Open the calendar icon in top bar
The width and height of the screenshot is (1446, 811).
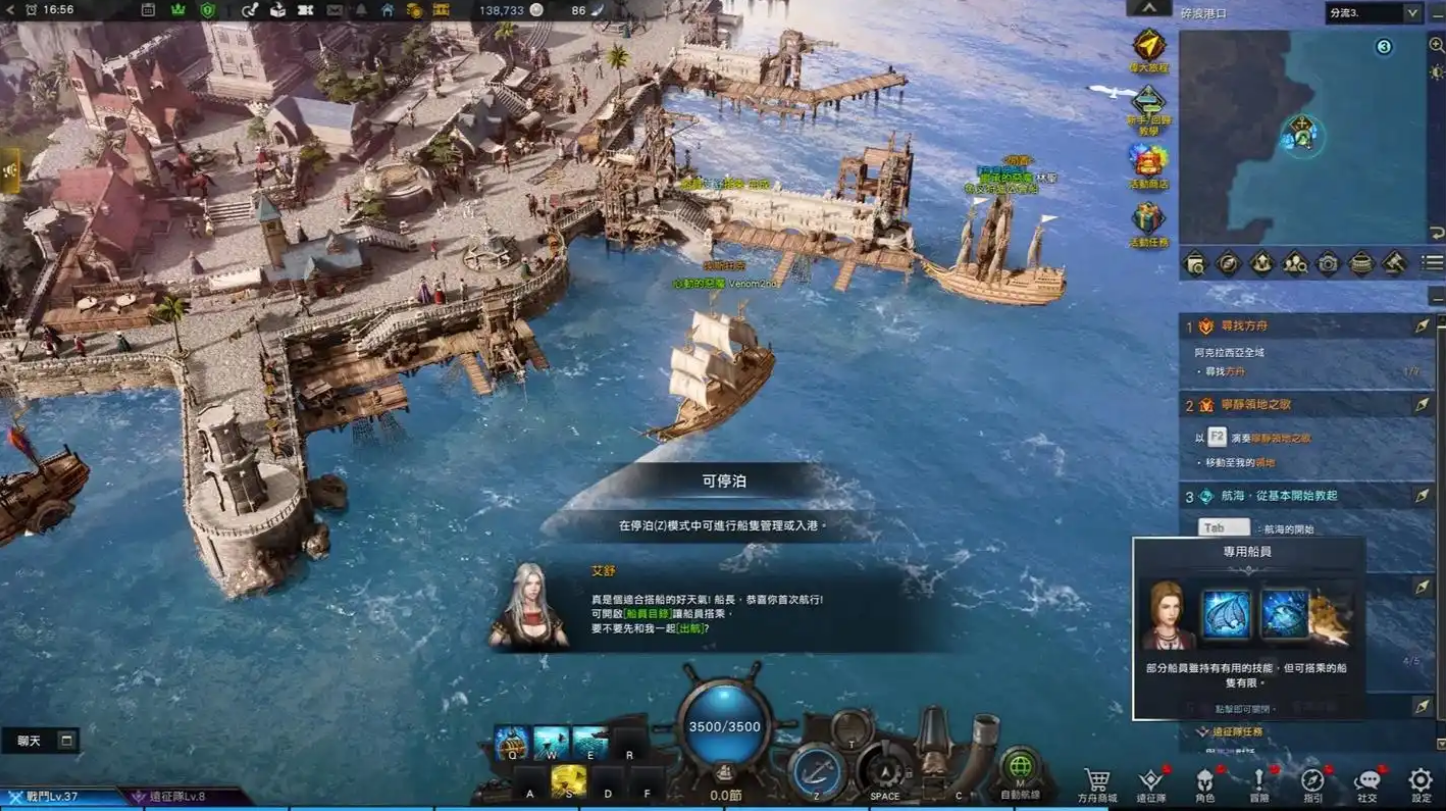pos(148,10)
